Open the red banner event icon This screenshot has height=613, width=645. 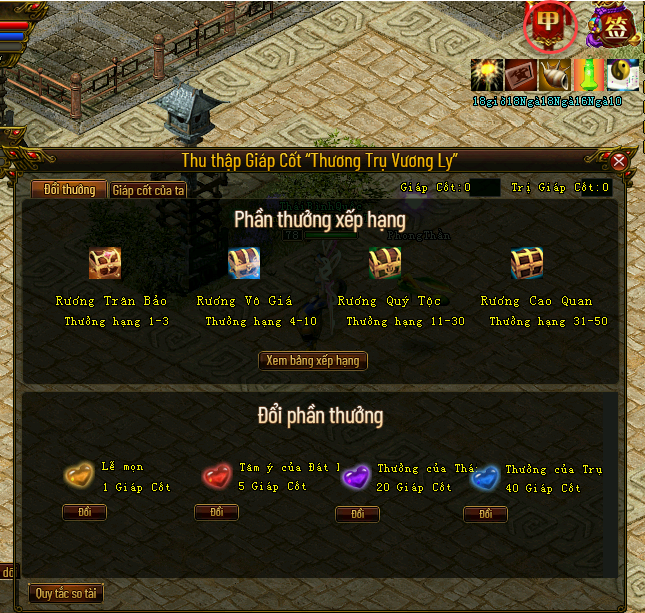pos(549,25)
